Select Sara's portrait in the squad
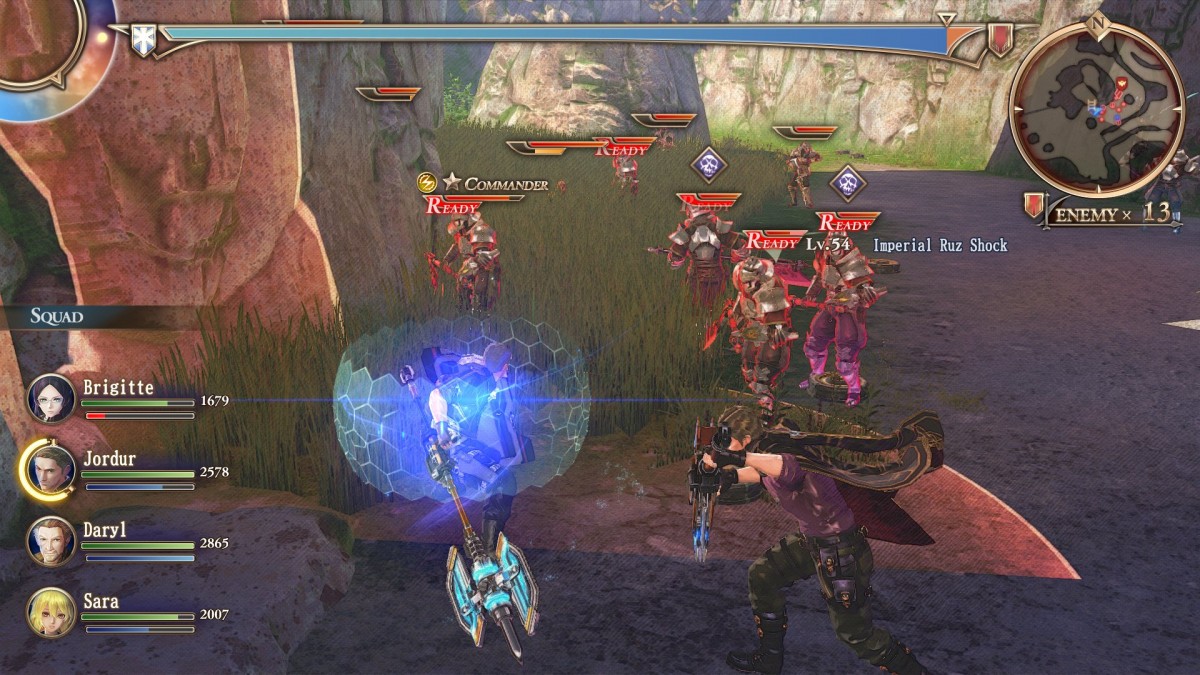 click(x=51, y=611)
